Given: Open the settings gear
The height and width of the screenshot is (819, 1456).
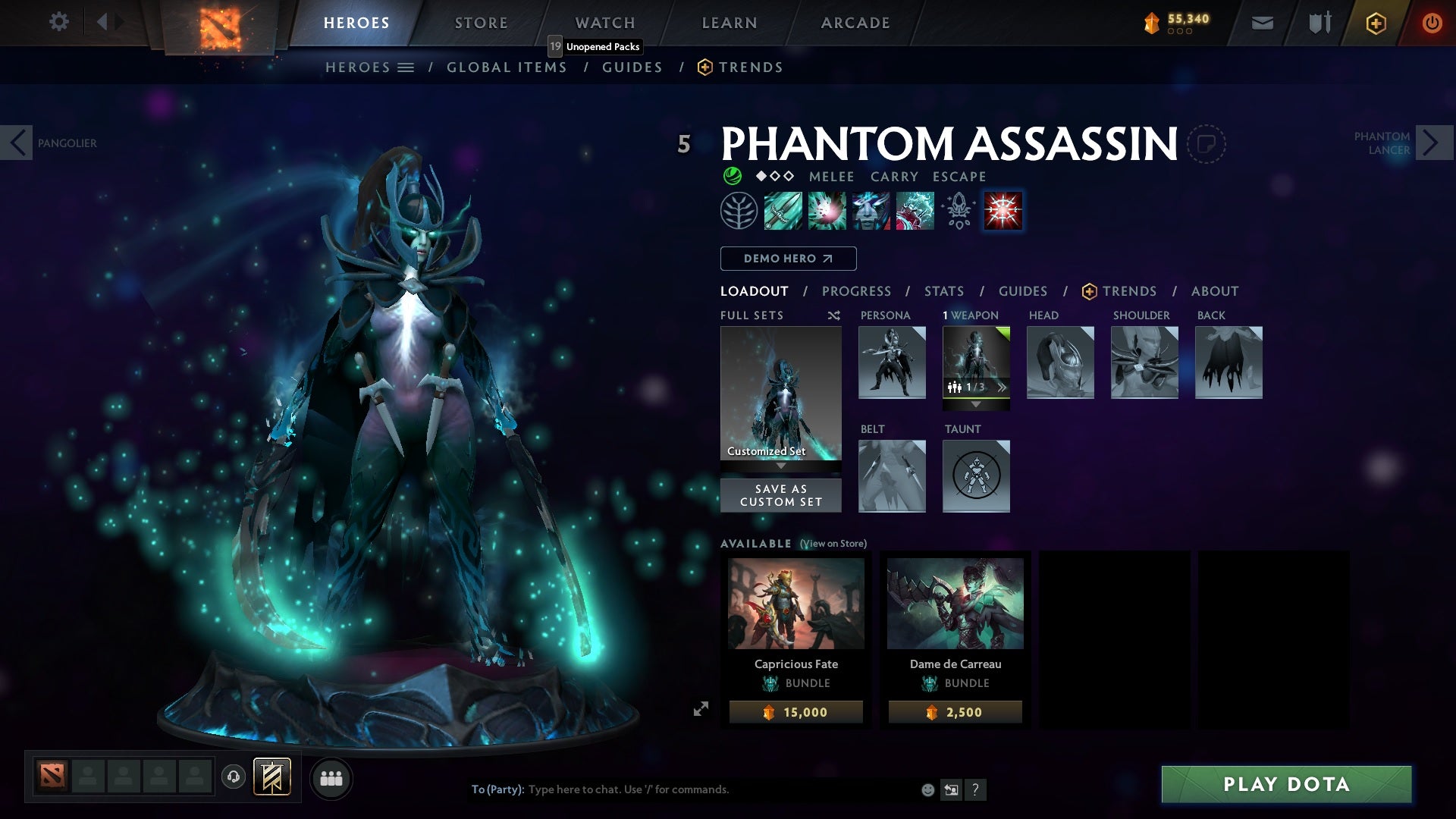Looking at the screenshot, I should tap(59, 22).
